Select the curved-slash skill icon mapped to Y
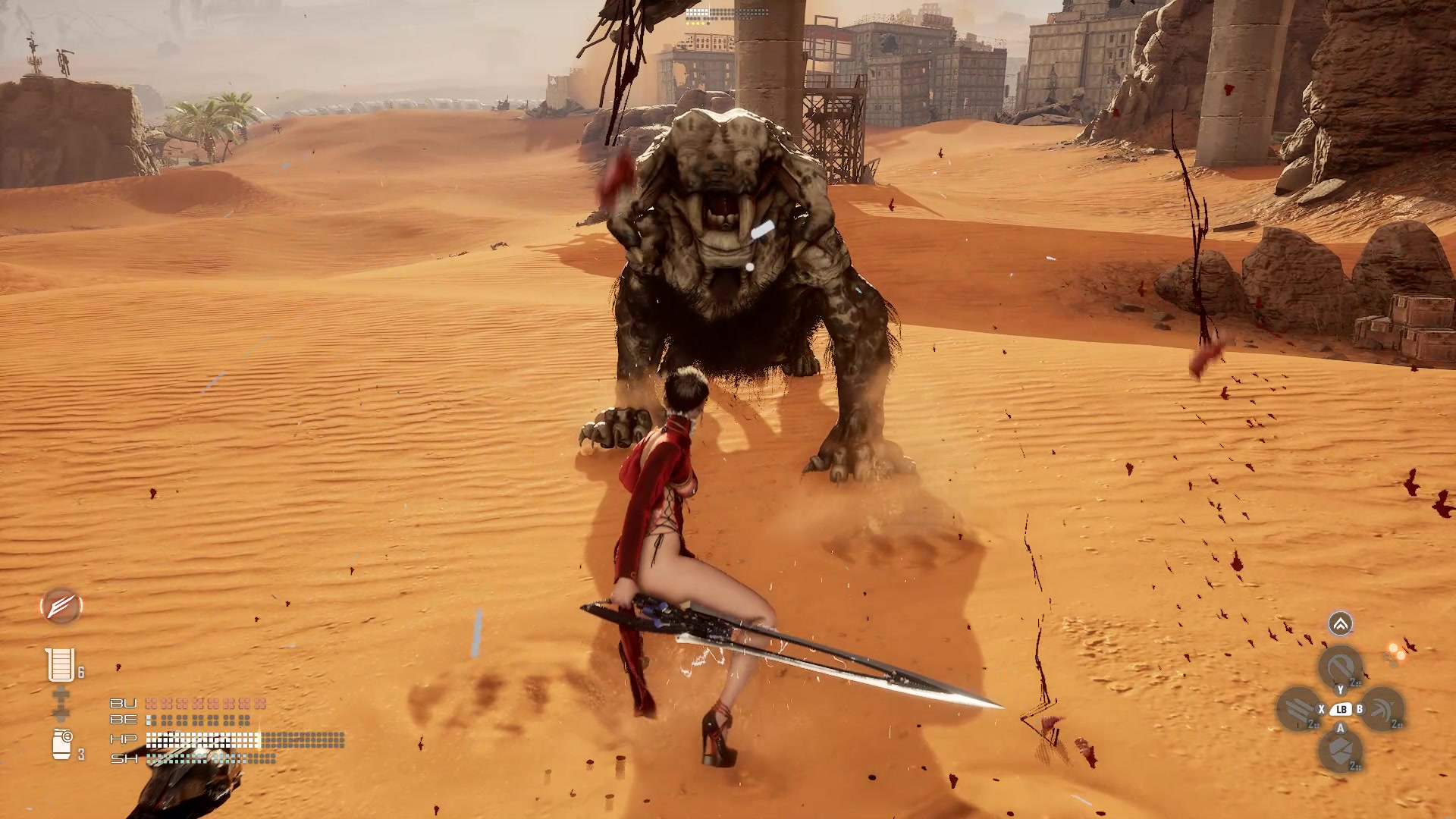 pyautogui.click(x=1341, y=666)
